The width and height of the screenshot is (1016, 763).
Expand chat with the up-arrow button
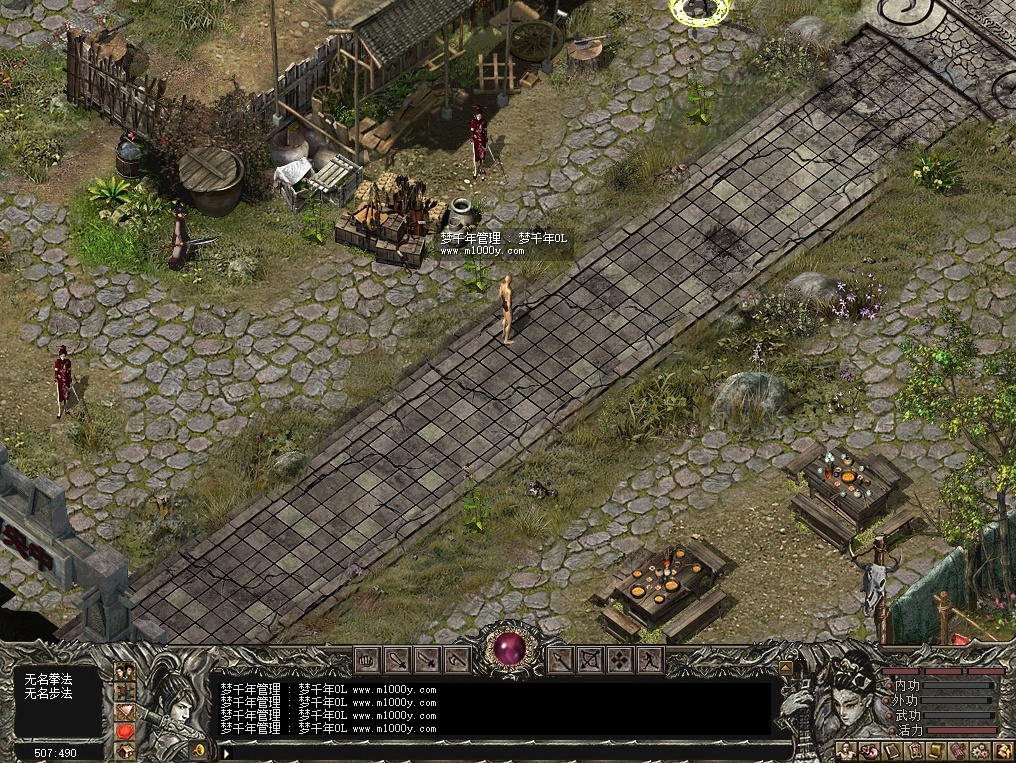(785, 668)
